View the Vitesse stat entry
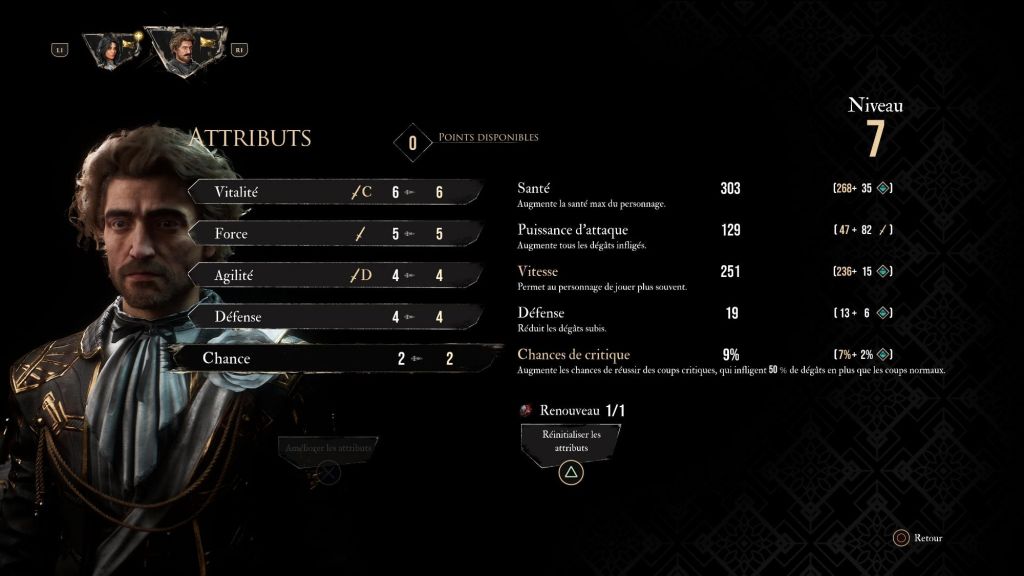This screenshot has width=1024, height=576. (538, 272)
